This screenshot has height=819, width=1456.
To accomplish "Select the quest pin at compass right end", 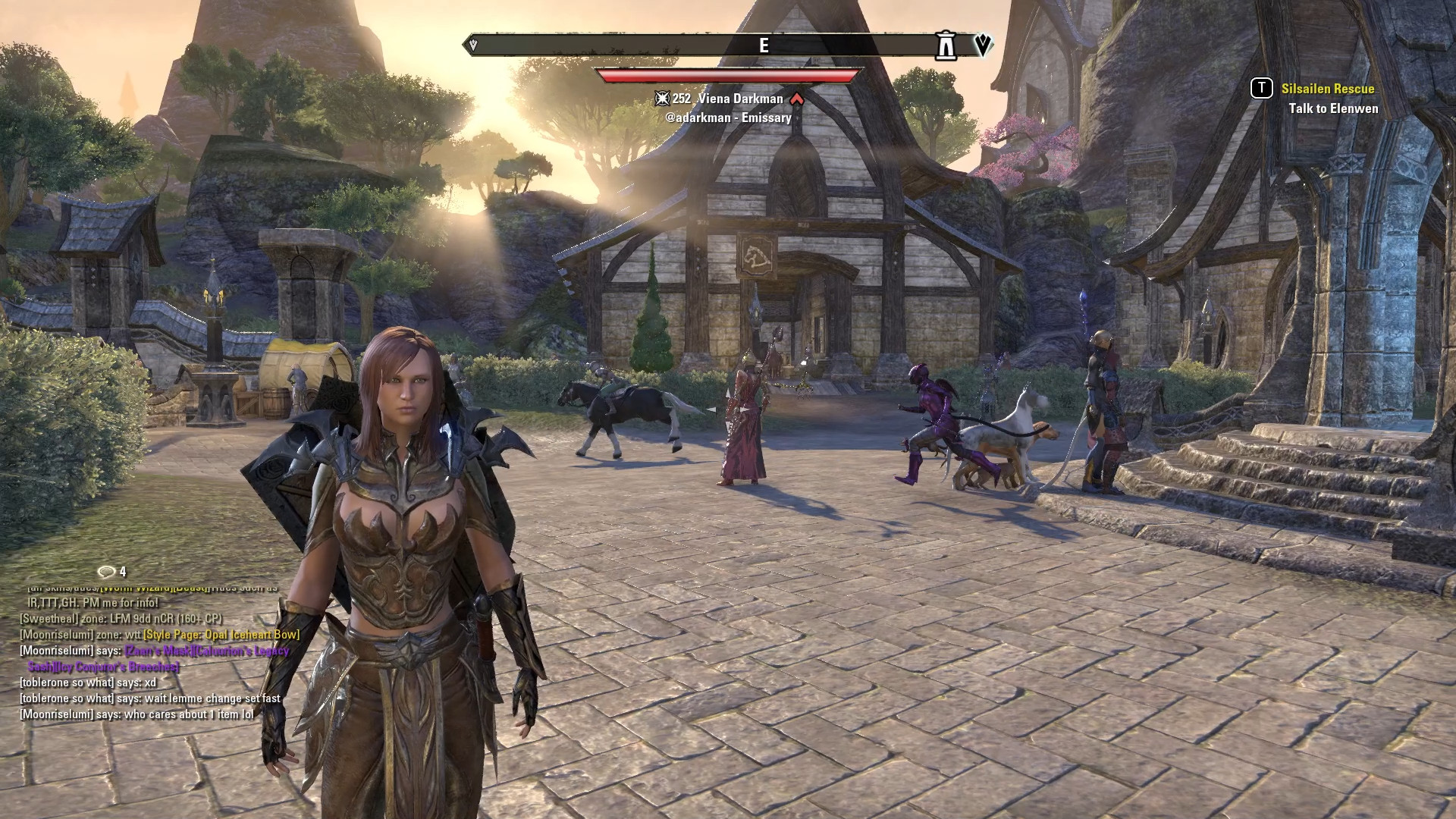I will tap(983, 45).
